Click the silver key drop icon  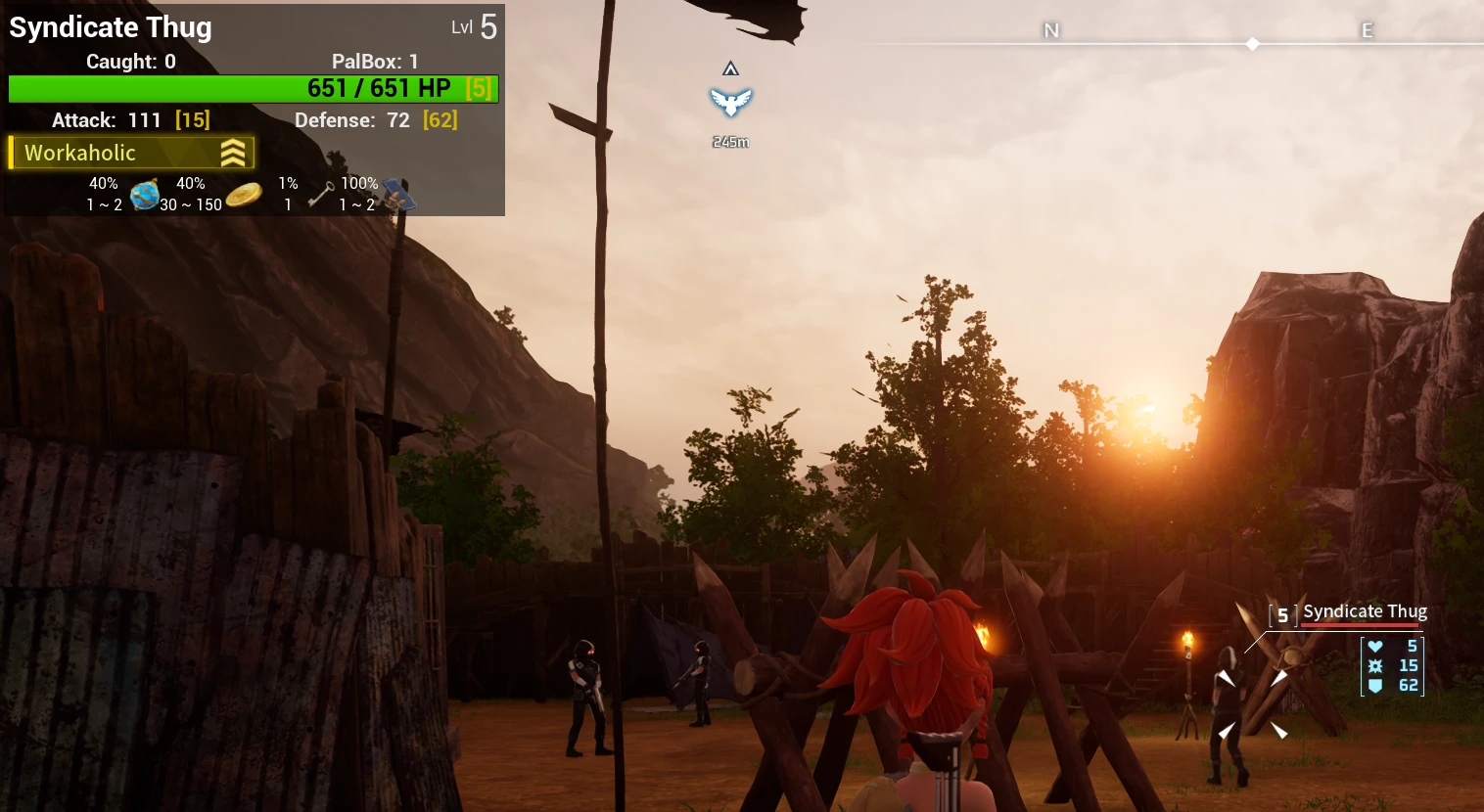[x=321, y=195]
